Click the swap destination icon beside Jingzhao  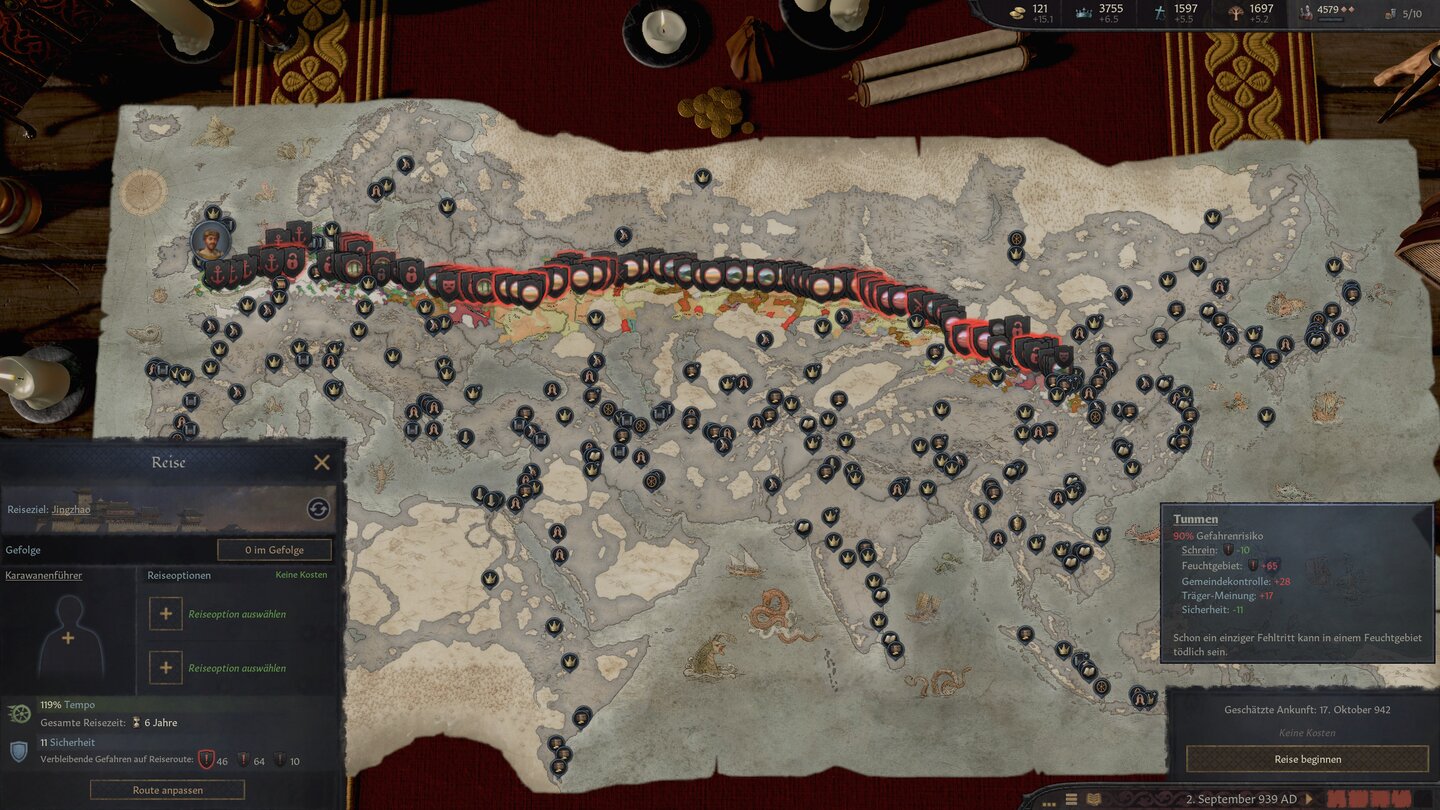[318, 508]
